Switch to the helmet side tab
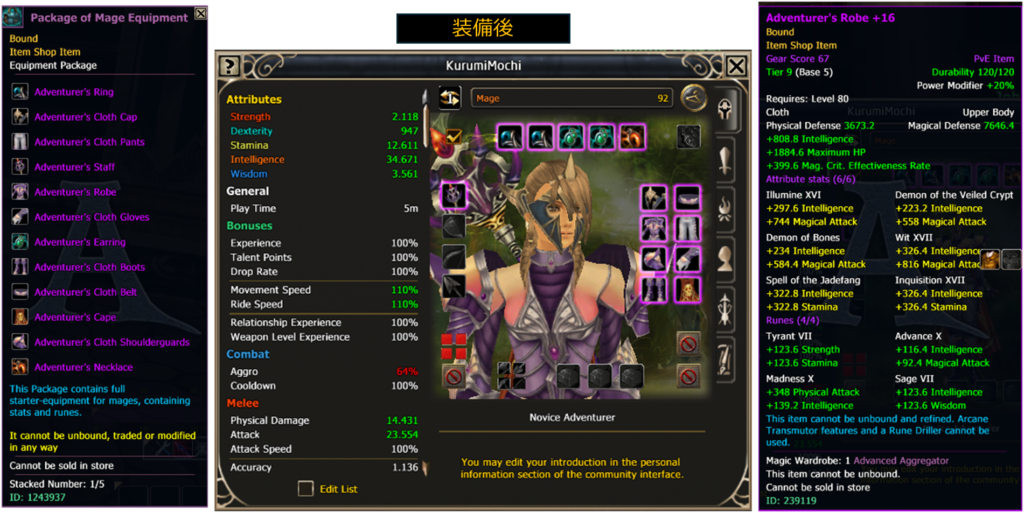Viewport: 1024px width, 513px height. (x=725, y=110)
